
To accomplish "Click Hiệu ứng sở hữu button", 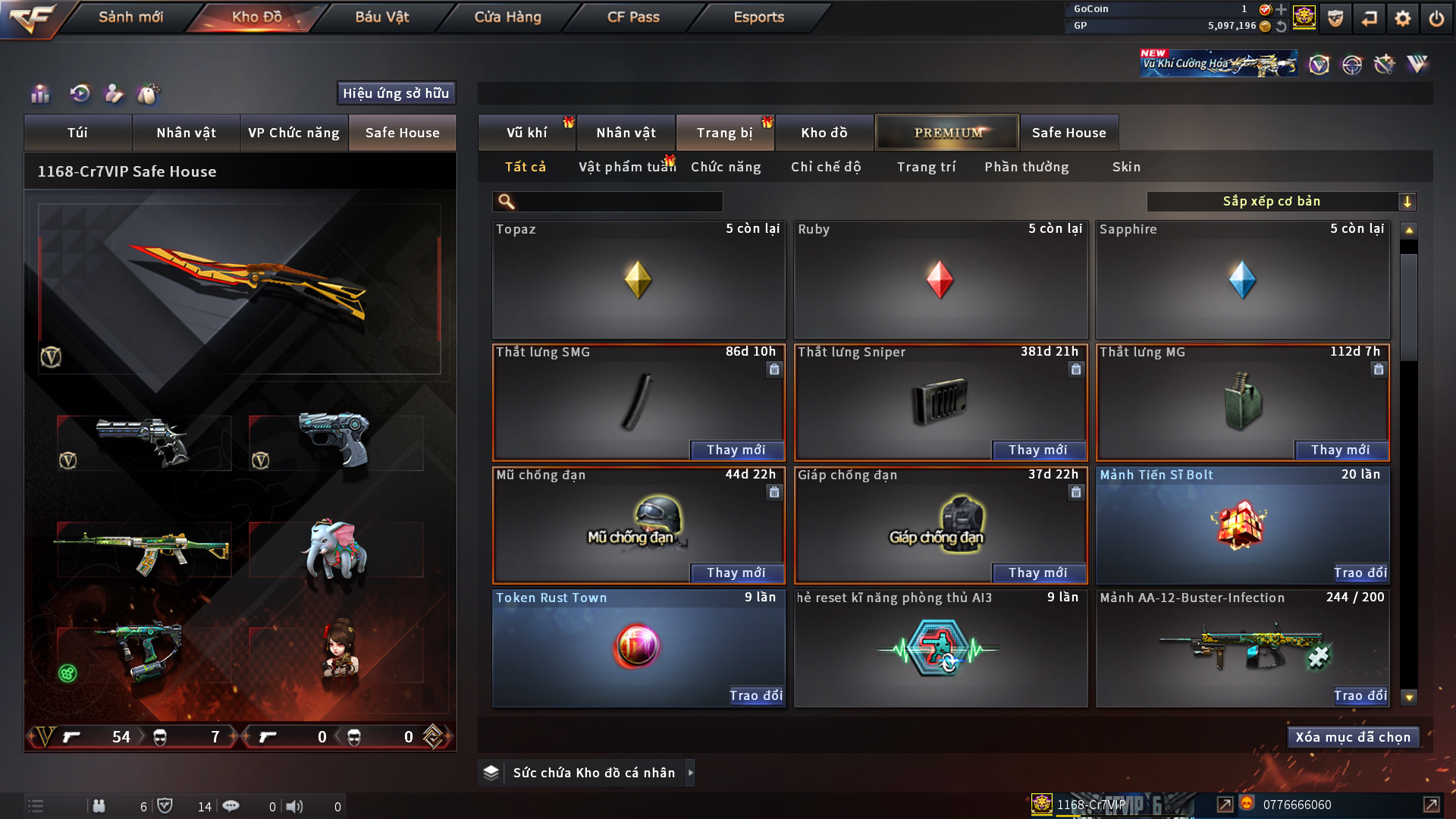I will (396, 93).
